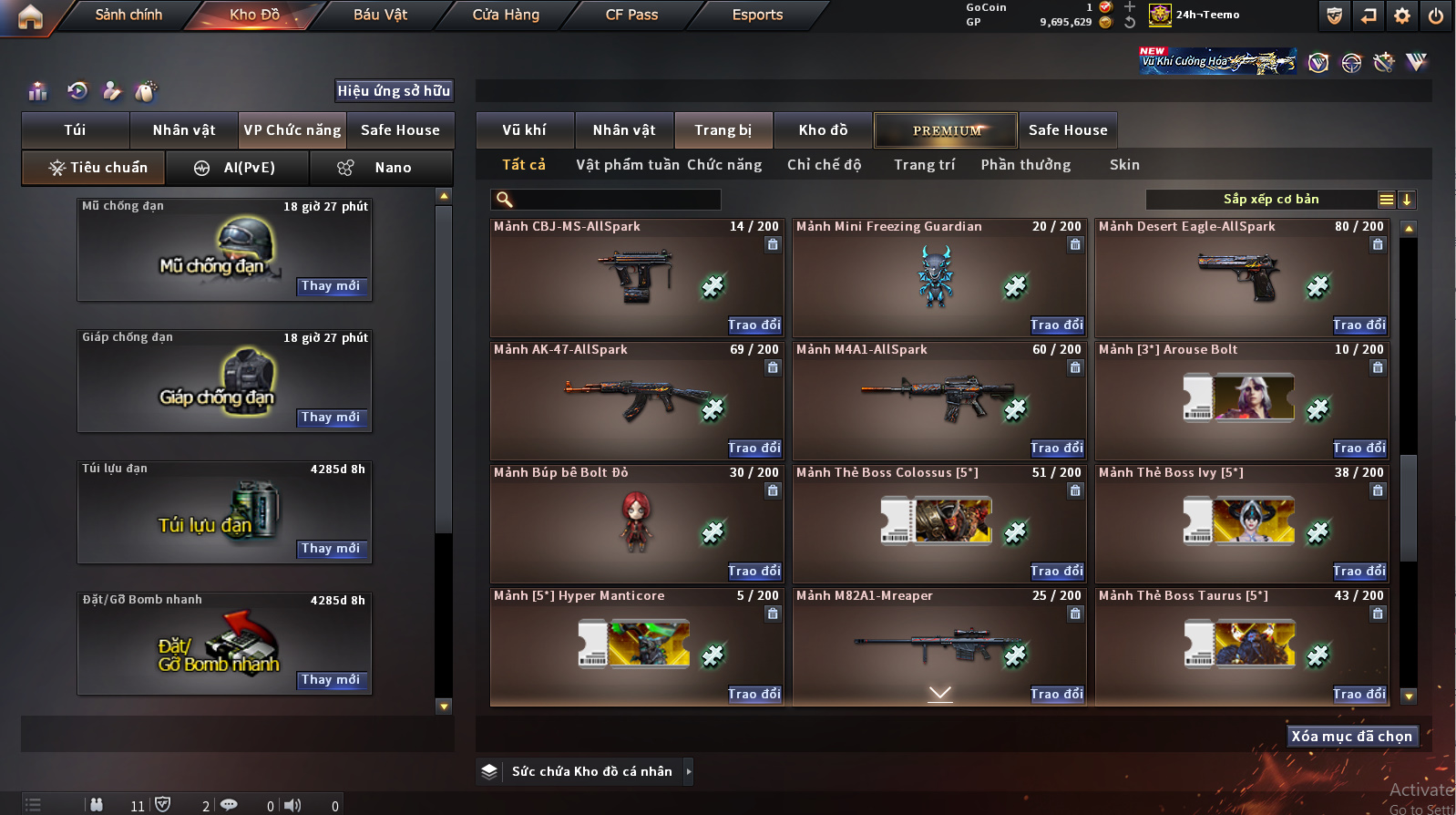Viewport: 1456px width, 815px height.
Task: Return to the home lobby icon
Action: click(x=30, y=16)
